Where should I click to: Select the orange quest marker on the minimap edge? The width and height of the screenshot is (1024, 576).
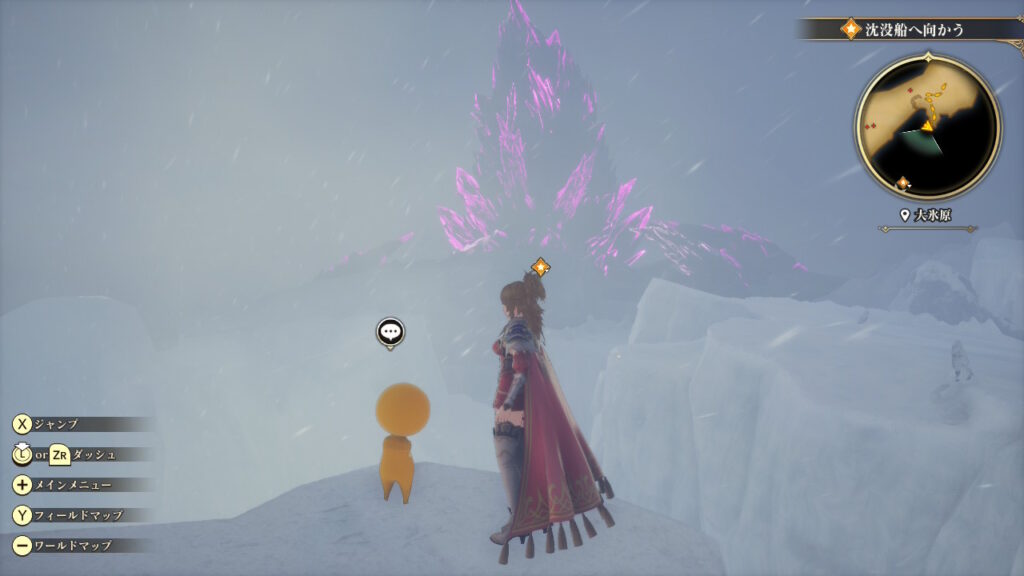pyautogui.click(x=904, y=183)
